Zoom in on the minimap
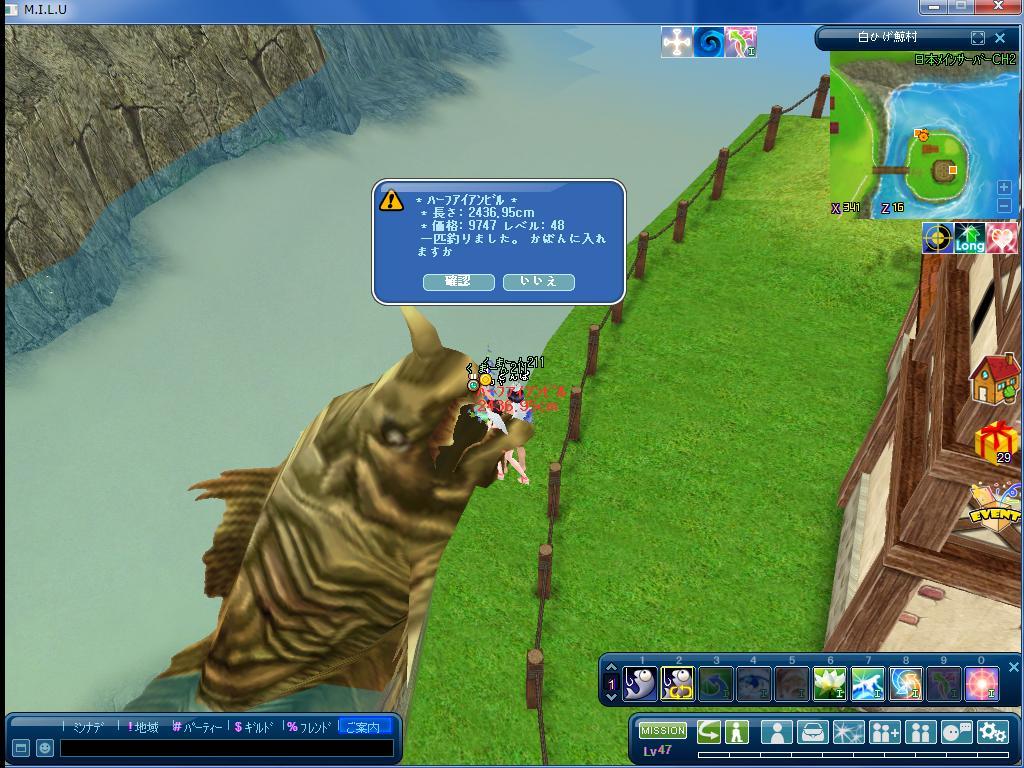Viewport: 1024px width, 768px height. [x=1004, y=187]
